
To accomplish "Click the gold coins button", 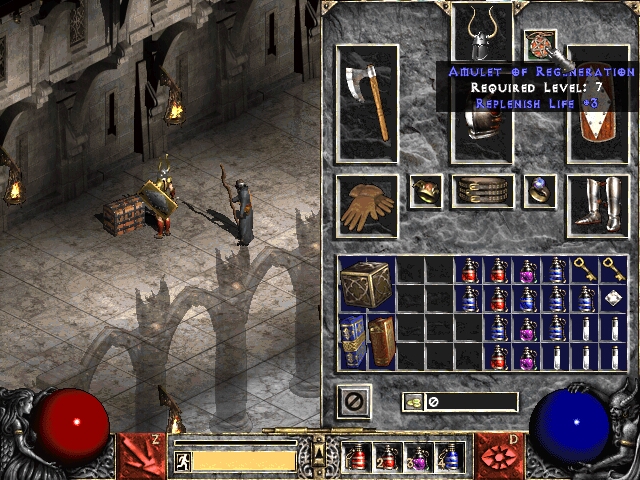I will tap(413, 402).
